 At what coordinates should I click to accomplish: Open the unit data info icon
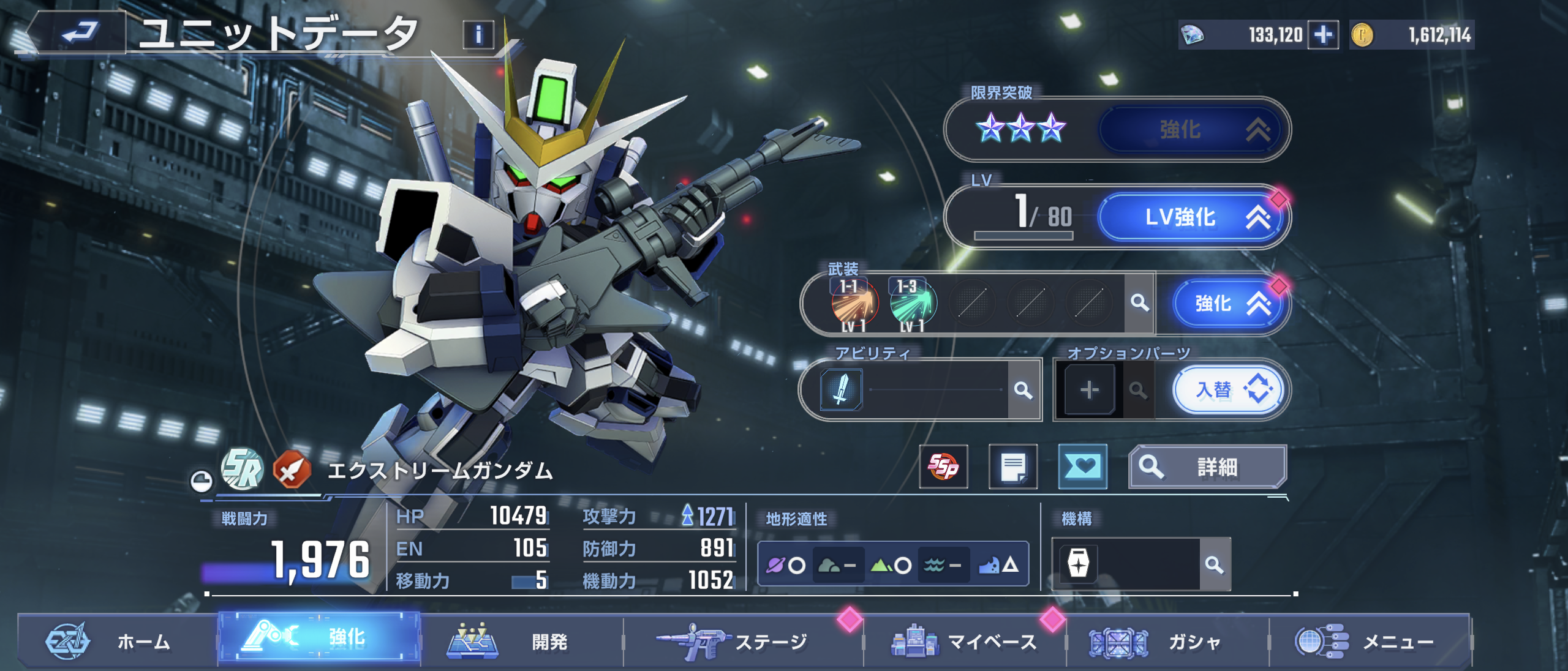[478, 35]
